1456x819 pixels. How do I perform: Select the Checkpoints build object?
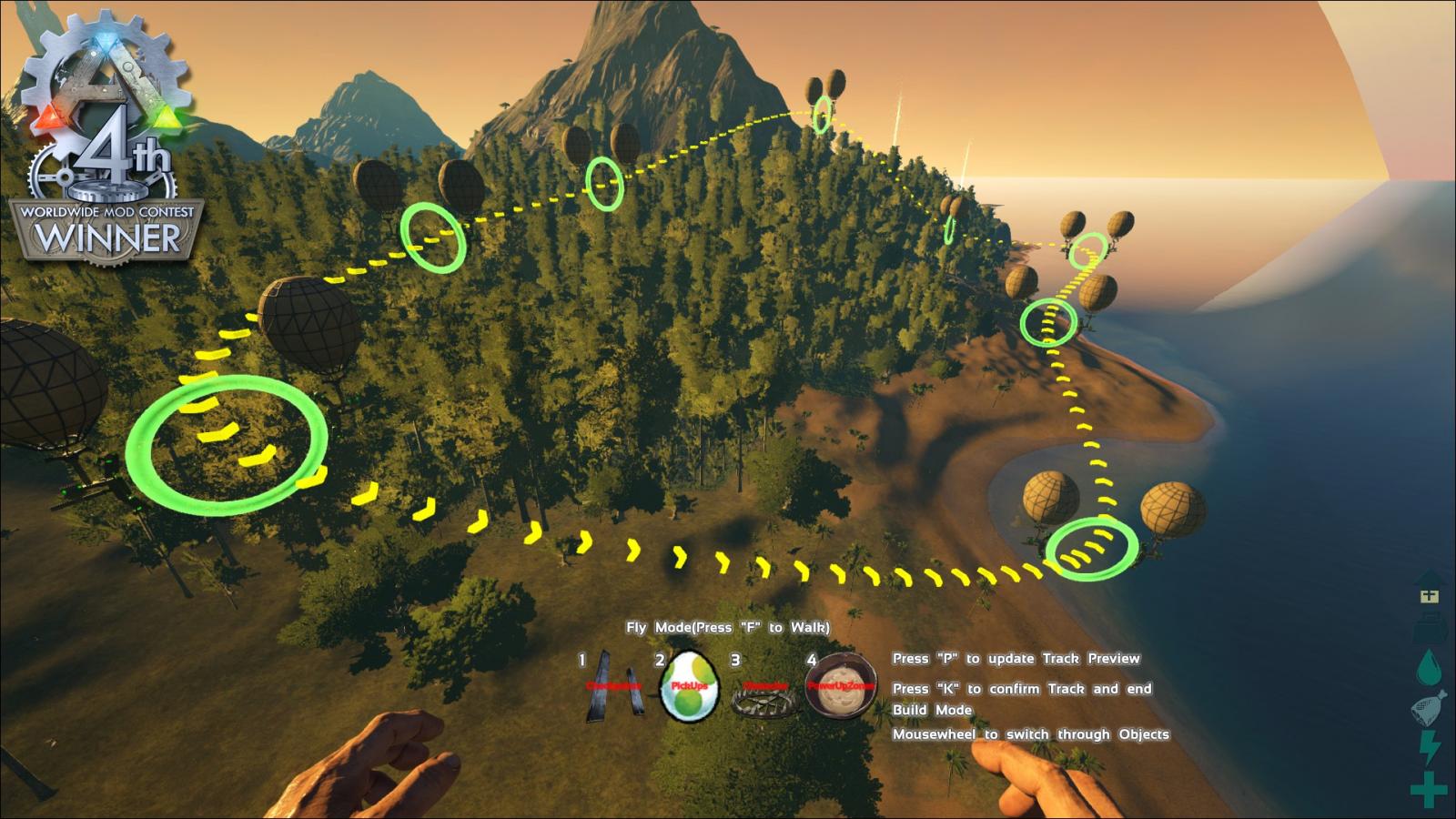coord(613,687)
